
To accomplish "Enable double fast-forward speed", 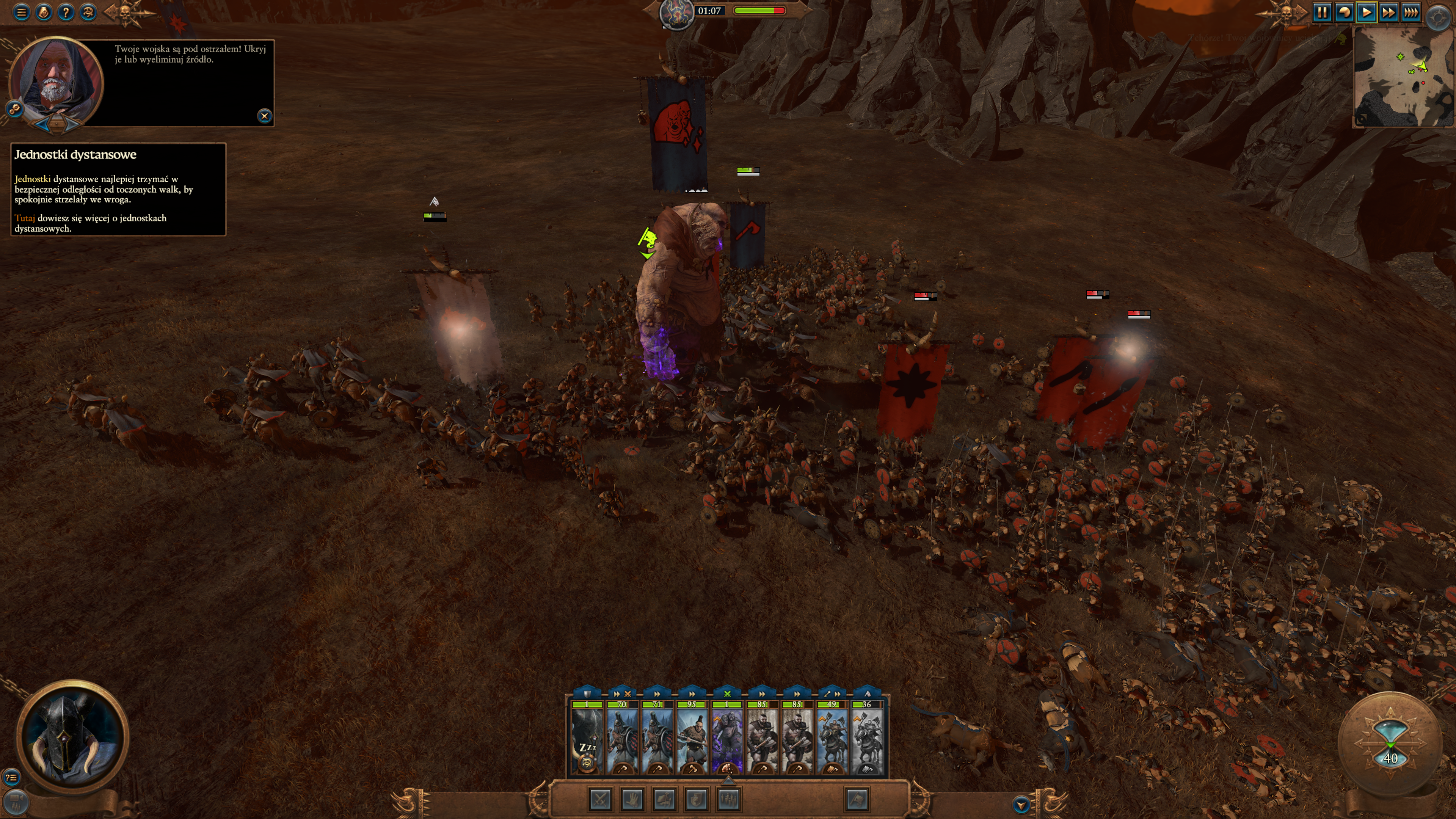I will [1388, 12].
